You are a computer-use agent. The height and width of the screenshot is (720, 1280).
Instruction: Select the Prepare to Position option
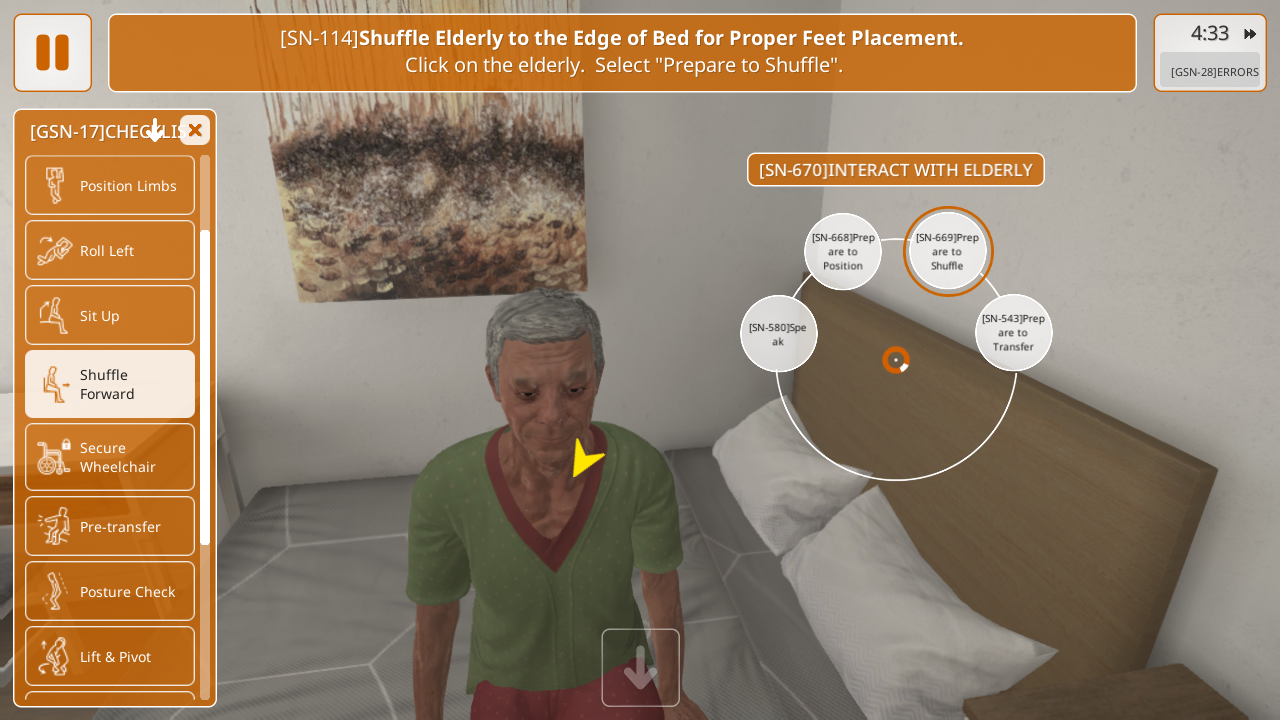pos(843,251)
